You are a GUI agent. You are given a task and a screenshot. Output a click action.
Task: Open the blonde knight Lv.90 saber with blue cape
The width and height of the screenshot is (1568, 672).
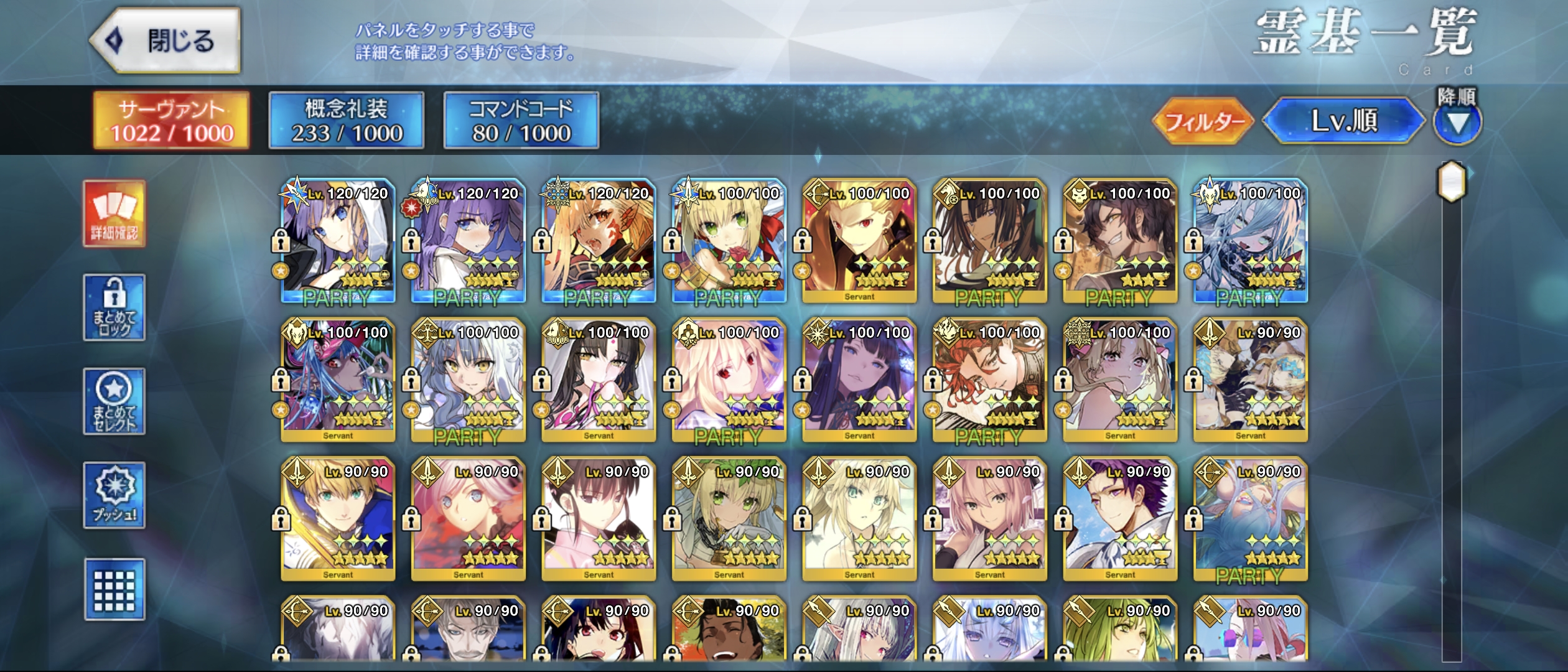(338, 520)
